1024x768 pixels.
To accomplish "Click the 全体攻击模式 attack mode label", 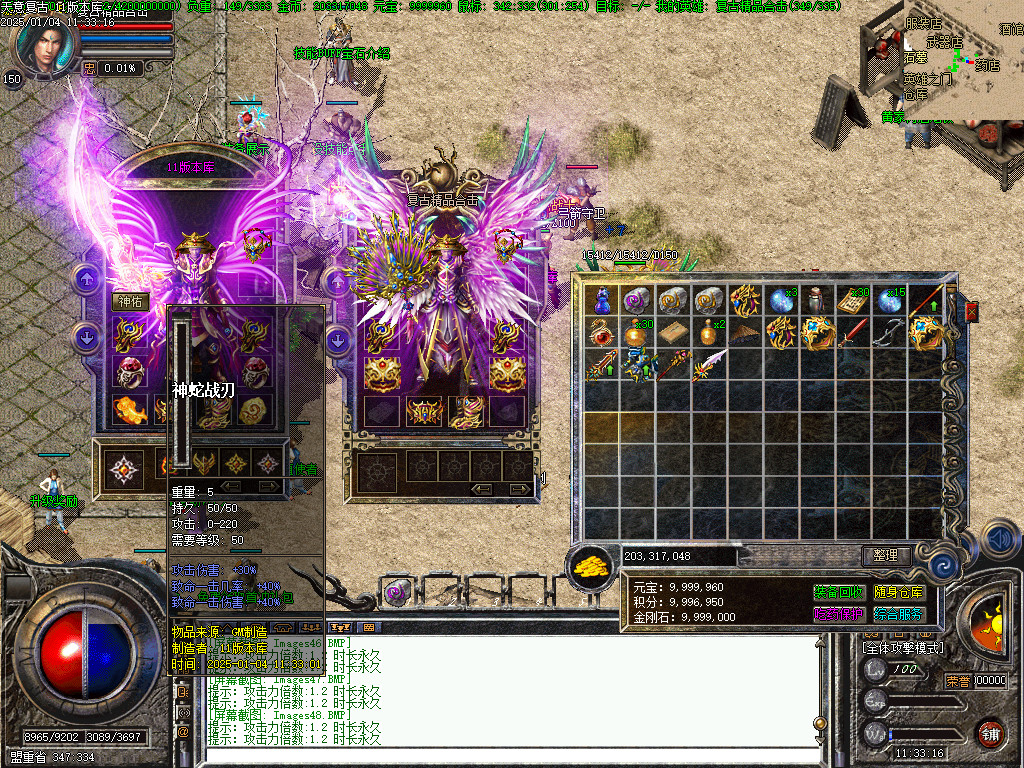I will tap(902, 648).
